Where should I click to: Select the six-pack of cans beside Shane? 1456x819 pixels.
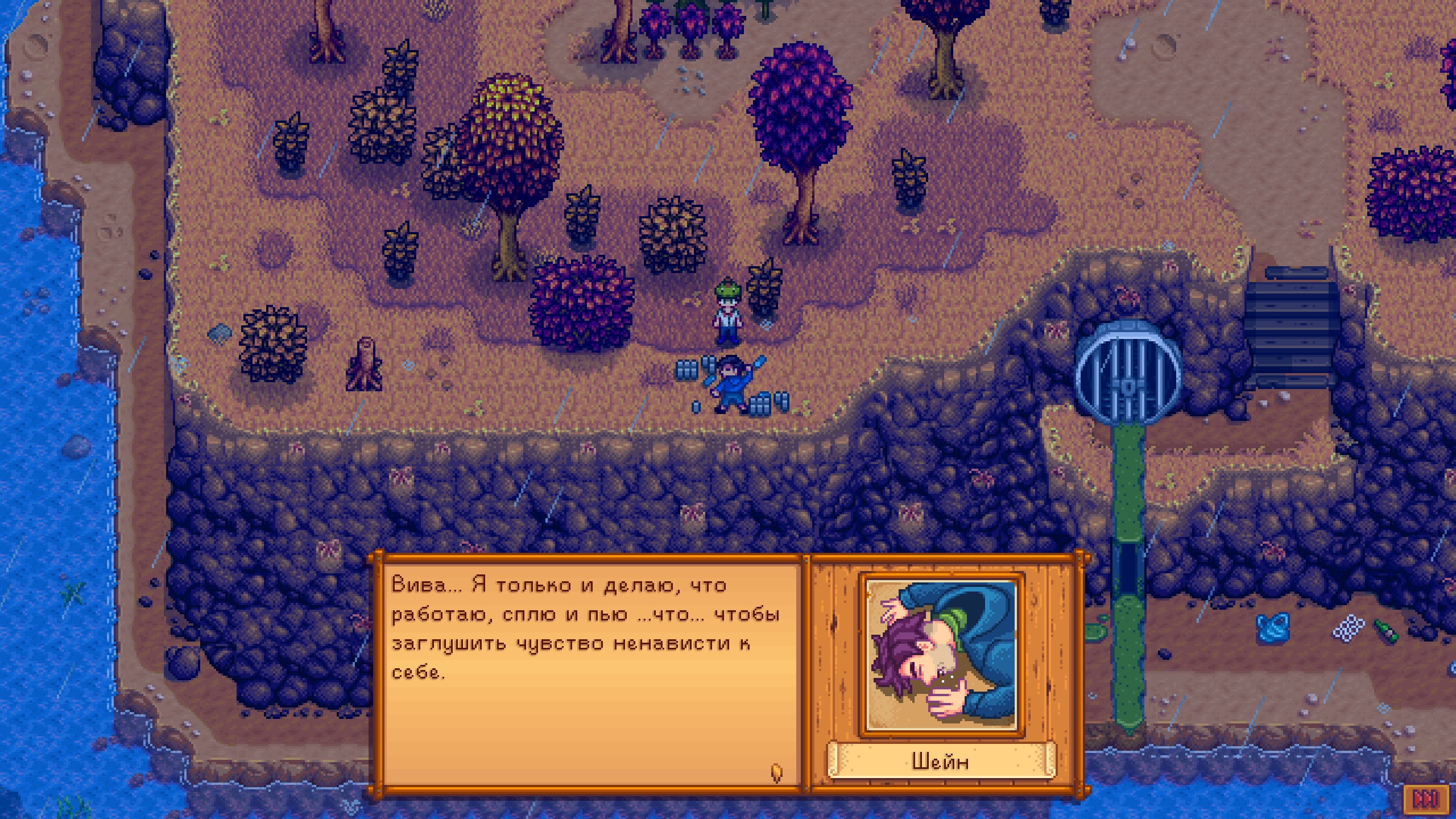(687, 370)
